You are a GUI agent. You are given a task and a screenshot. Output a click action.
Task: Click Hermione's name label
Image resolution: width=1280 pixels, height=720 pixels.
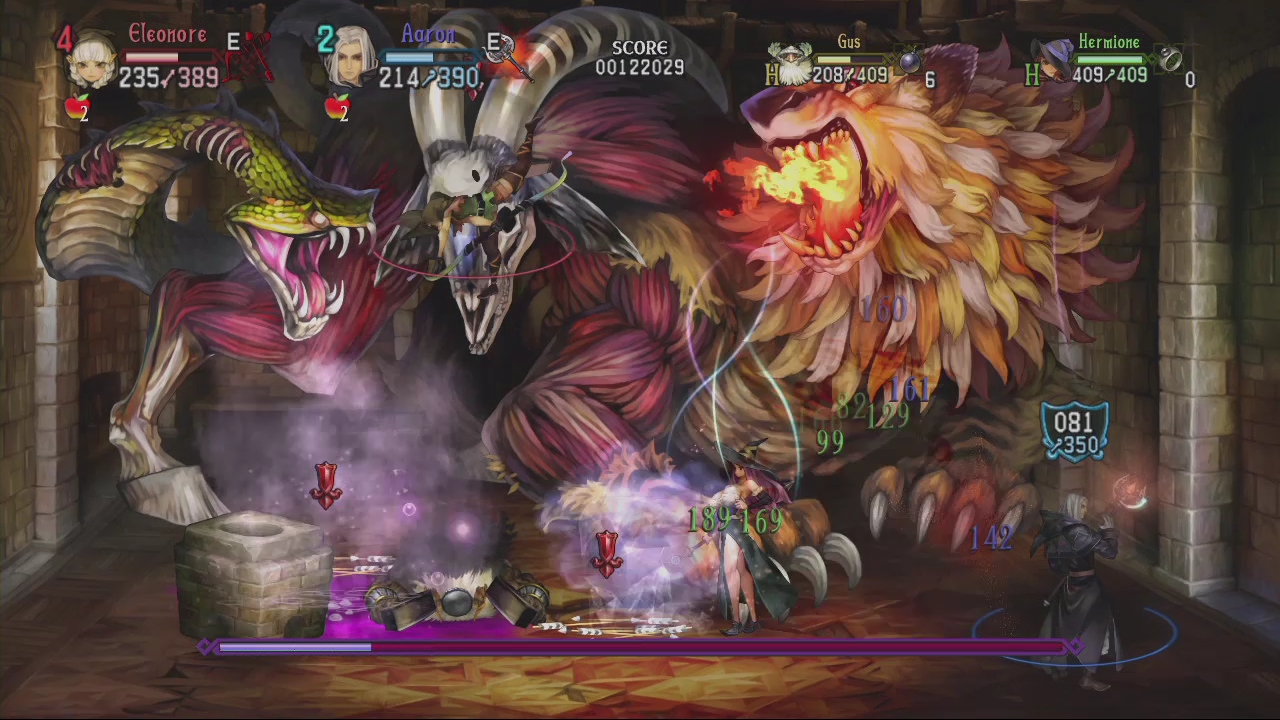(1110, 42)
